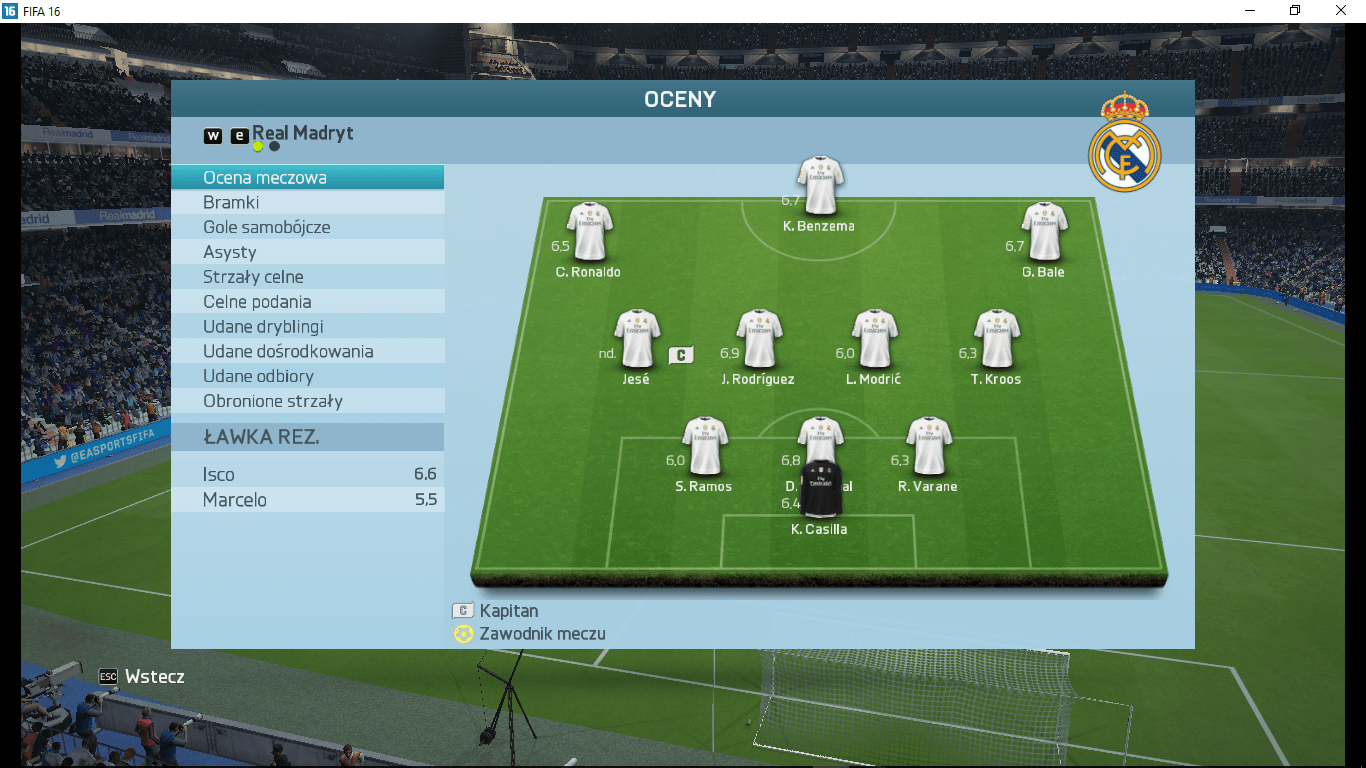This screenshot has width=1366, height=768.
Task: Select the Ocena meczowa stat category
Action: point(307,178)
